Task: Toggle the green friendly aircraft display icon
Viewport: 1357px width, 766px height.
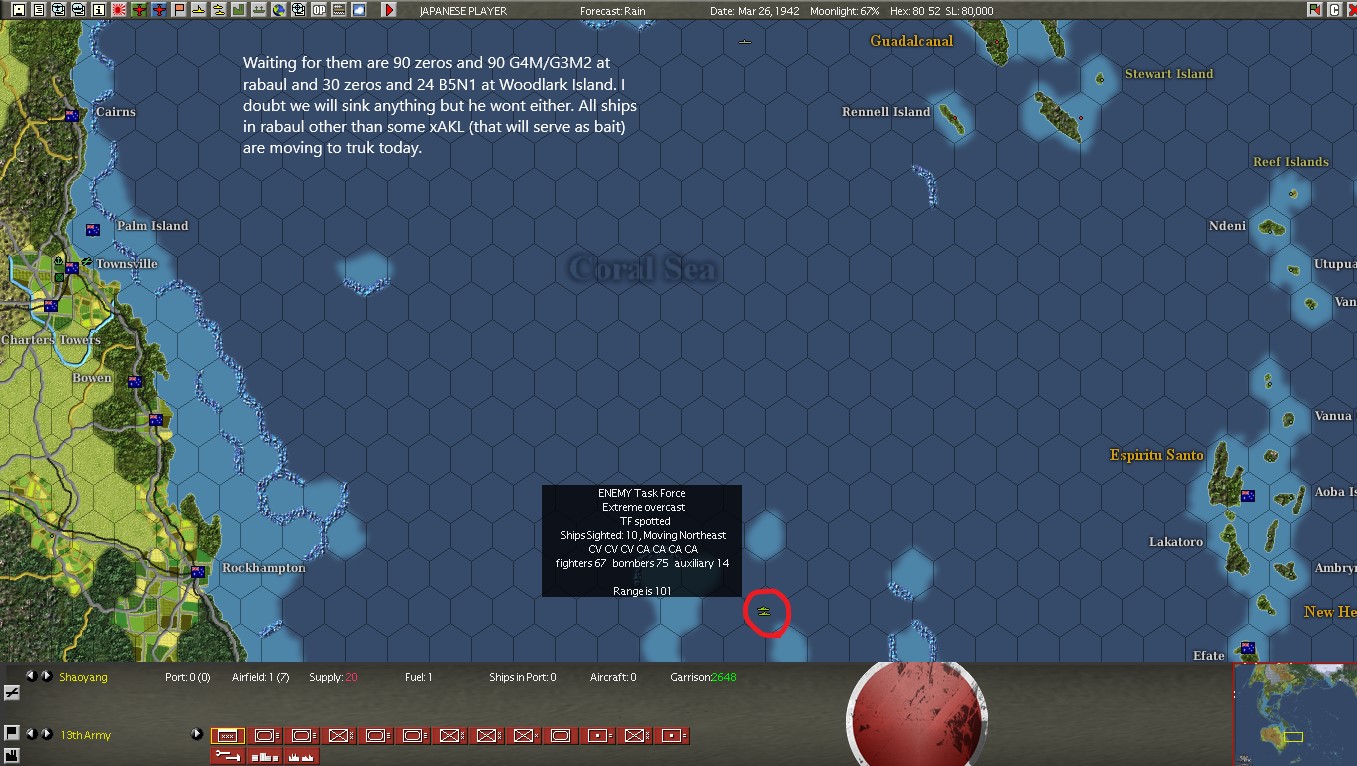Action: [139, 10]
